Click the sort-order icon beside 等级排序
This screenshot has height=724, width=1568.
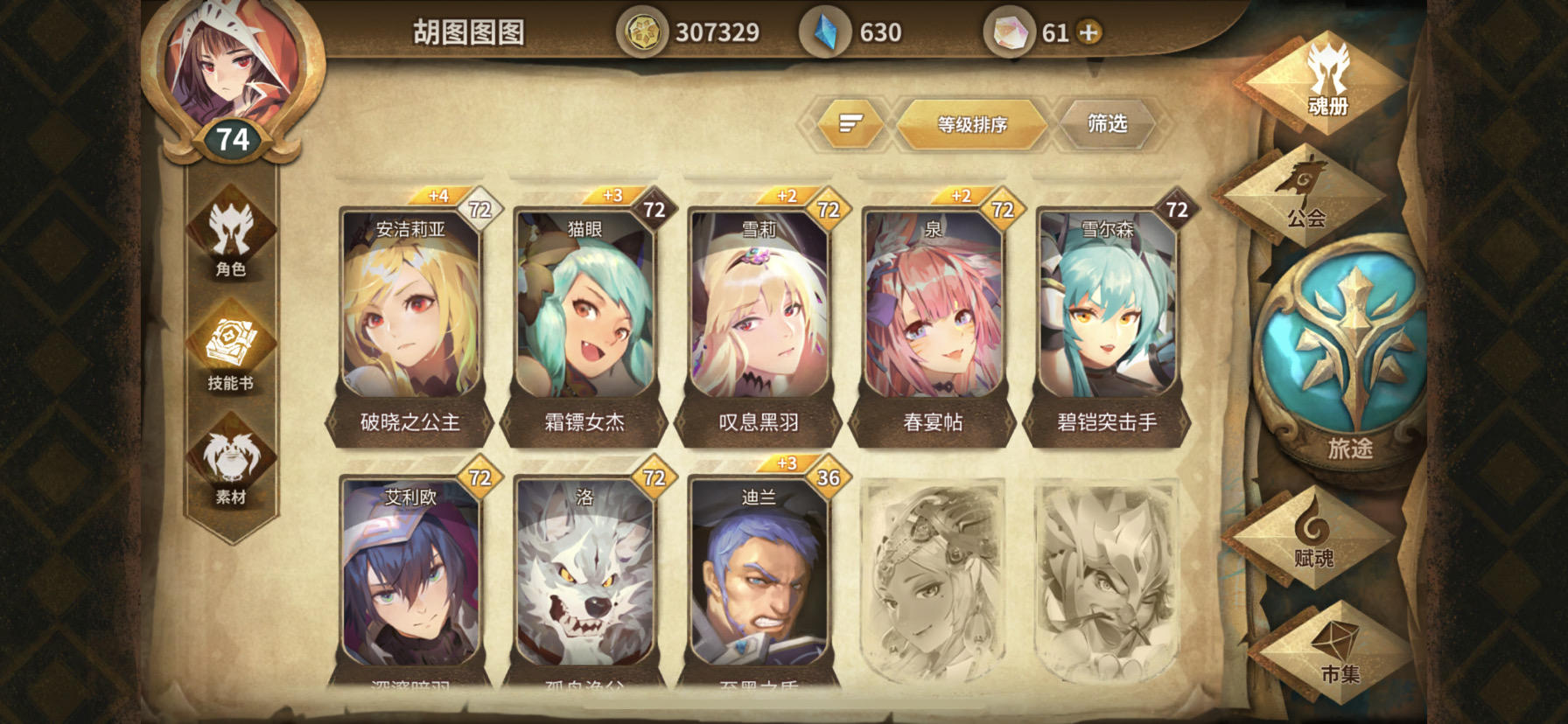point(847,124)
